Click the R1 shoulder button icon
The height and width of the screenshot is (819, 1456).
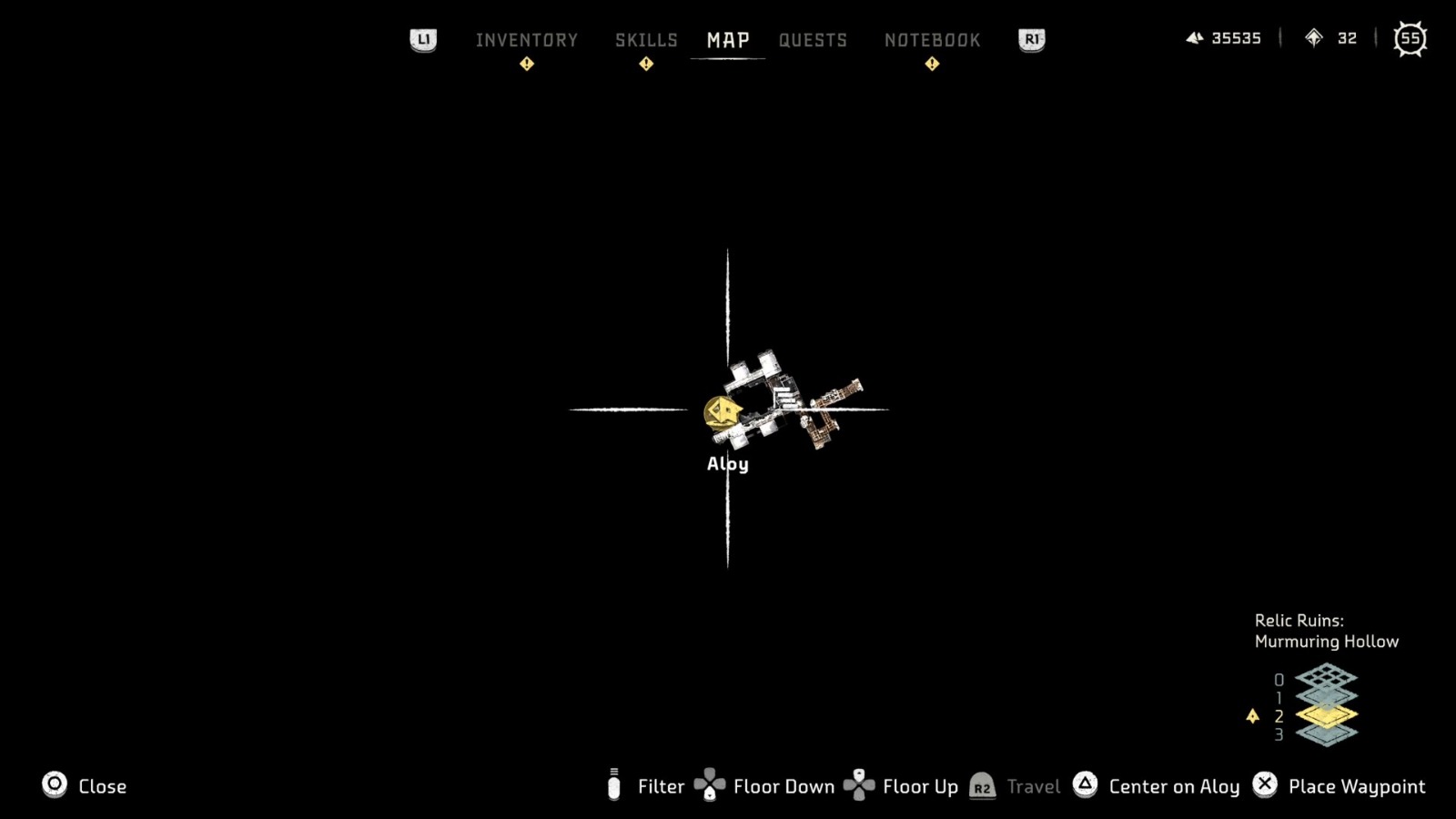click(1029, 39)
